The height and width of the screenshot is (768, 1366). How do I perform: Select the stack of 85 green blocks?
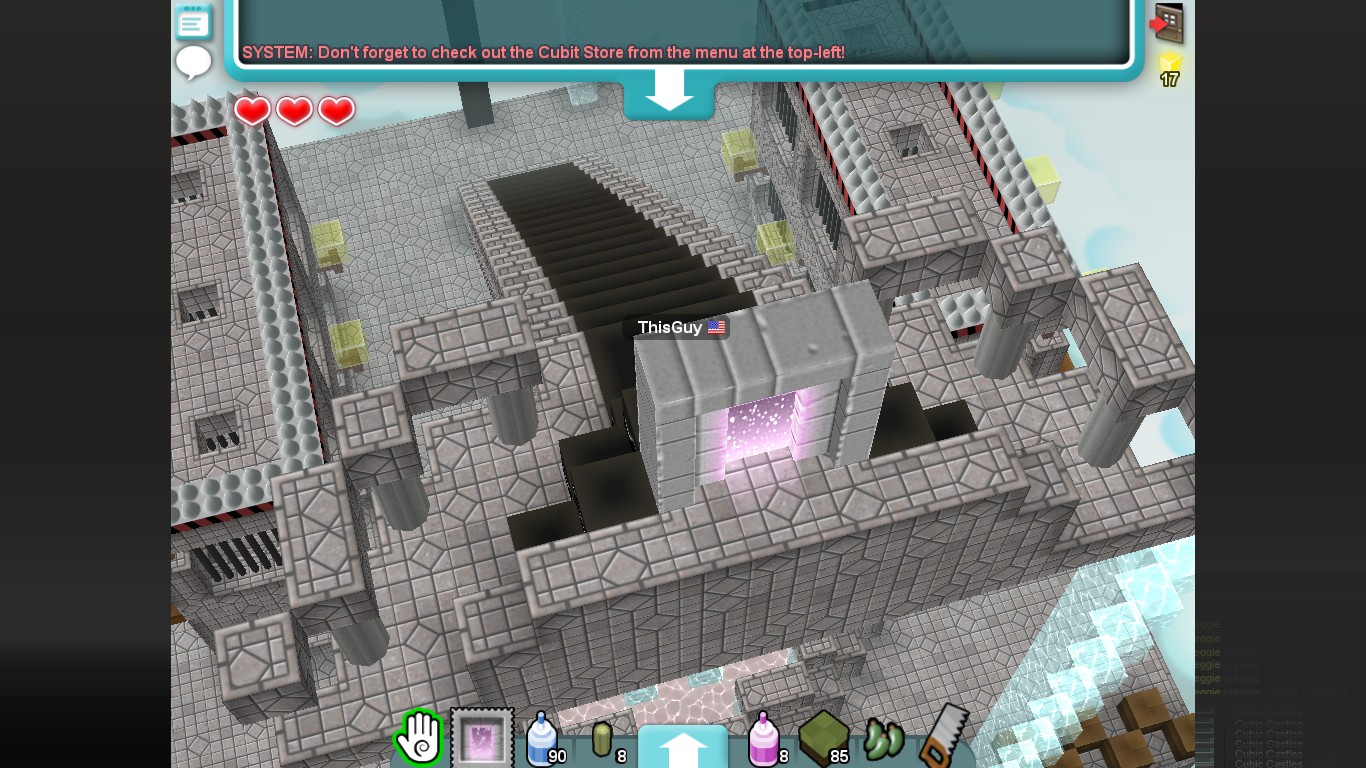coord(824,735)
